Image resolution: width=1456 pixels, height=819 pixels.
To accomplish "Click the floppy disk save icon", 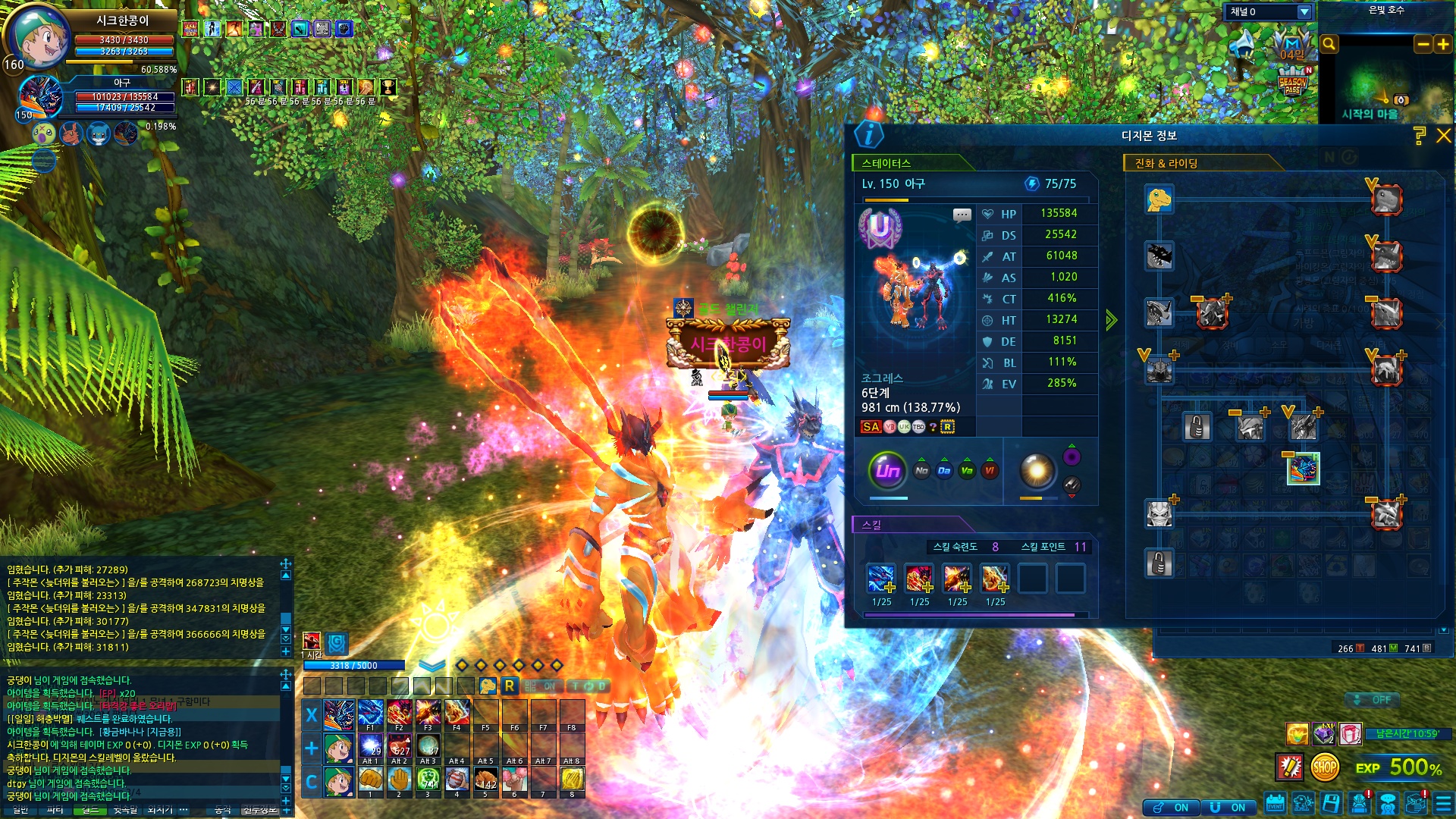I will coord(1331,804).
